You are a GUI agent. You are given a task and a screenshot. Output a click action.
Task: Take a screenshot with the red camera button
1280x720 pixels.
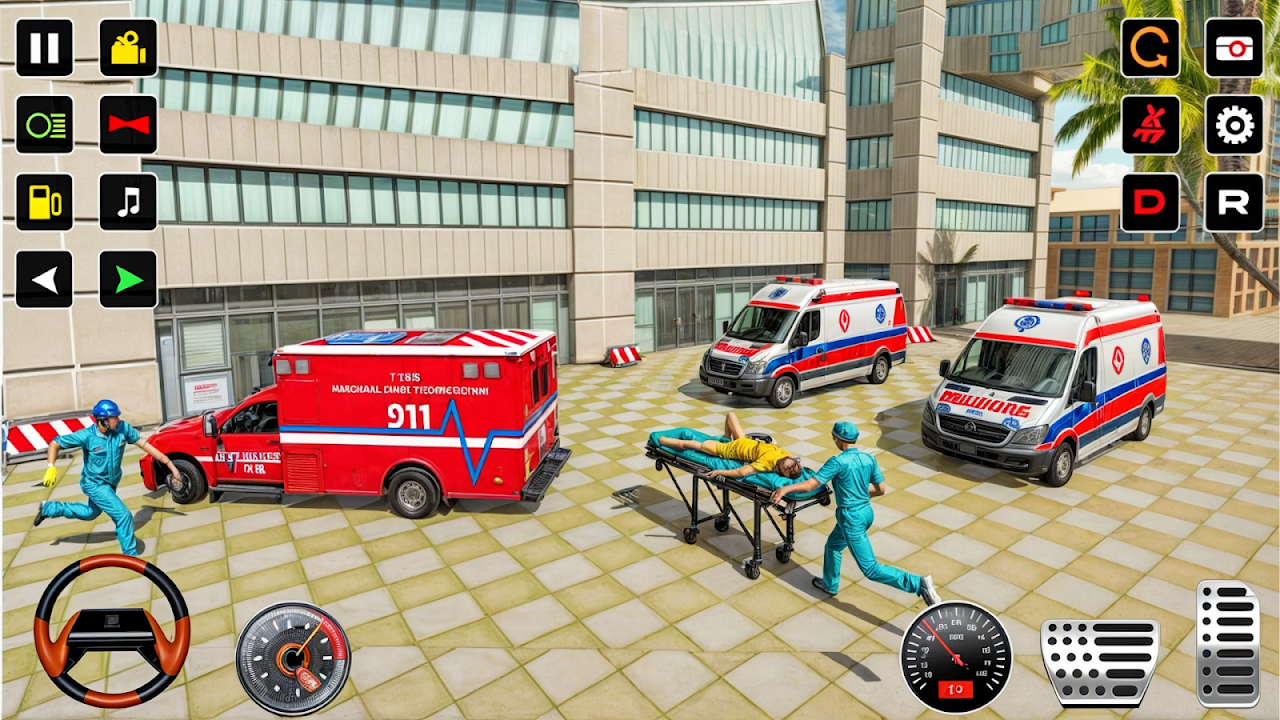coord(1234,47)
